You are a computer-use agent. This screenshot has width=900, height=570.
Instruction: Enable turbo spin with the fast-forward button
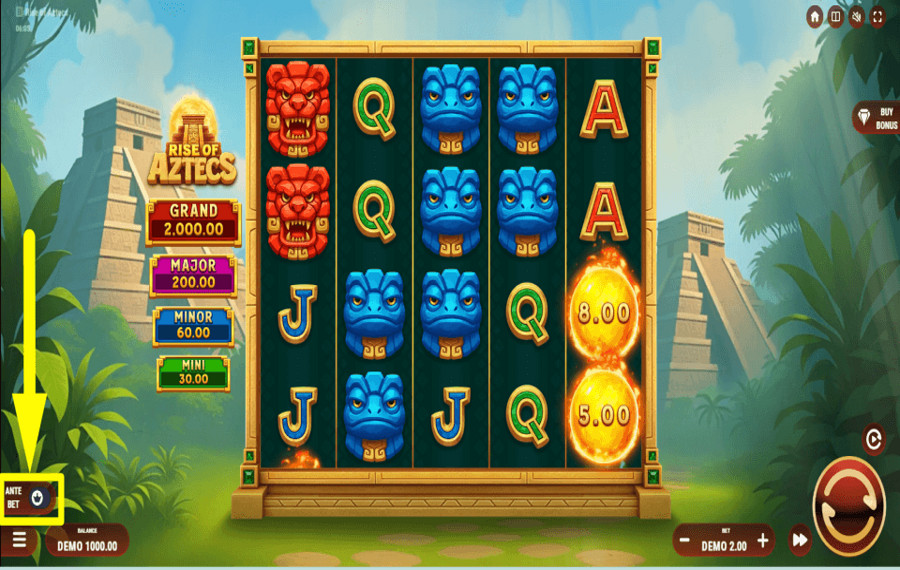[x=799, y=540]
